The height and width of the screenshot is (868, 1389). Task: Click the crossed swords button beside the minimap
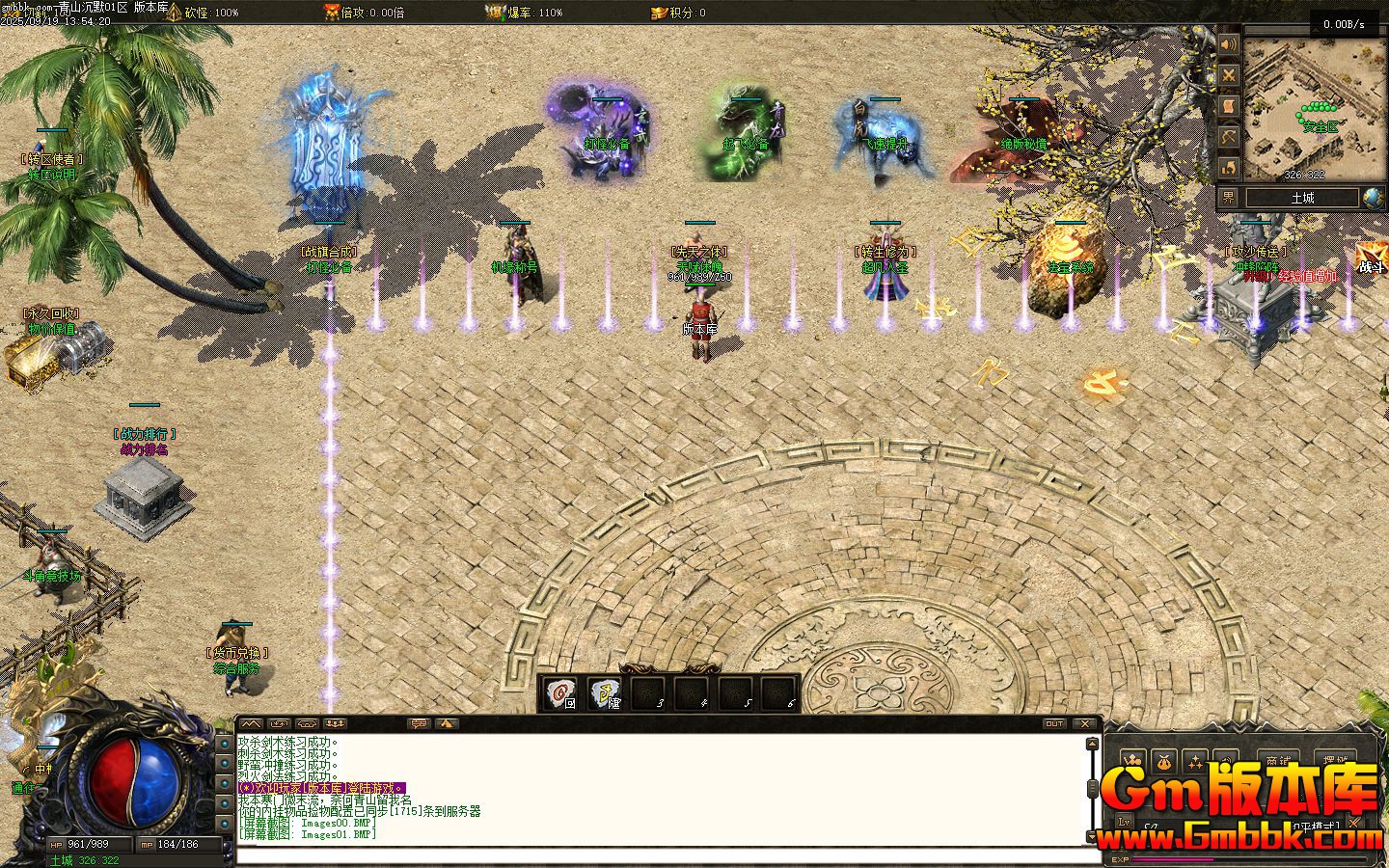pos(1228,75)
